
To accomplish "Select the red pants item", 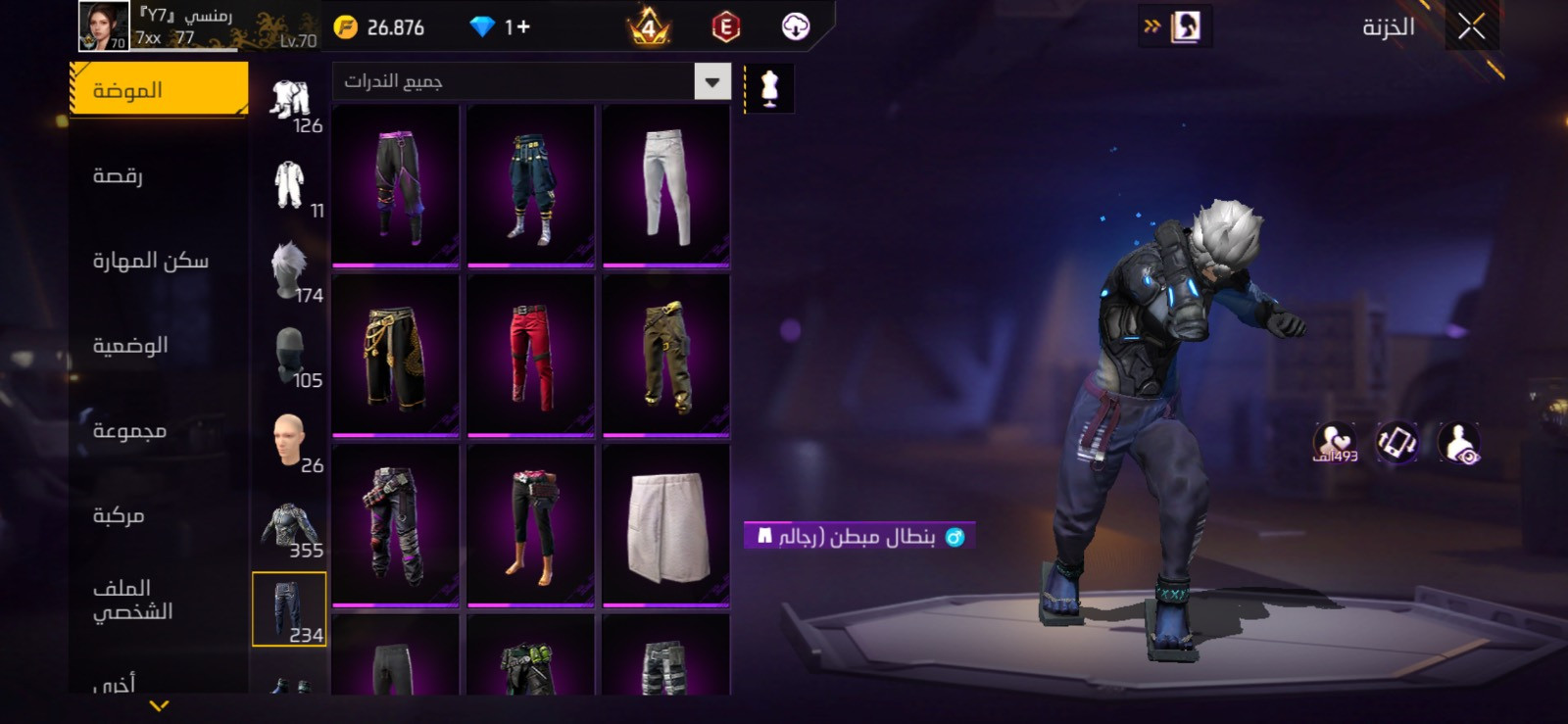I will click(x=531, y=356).
